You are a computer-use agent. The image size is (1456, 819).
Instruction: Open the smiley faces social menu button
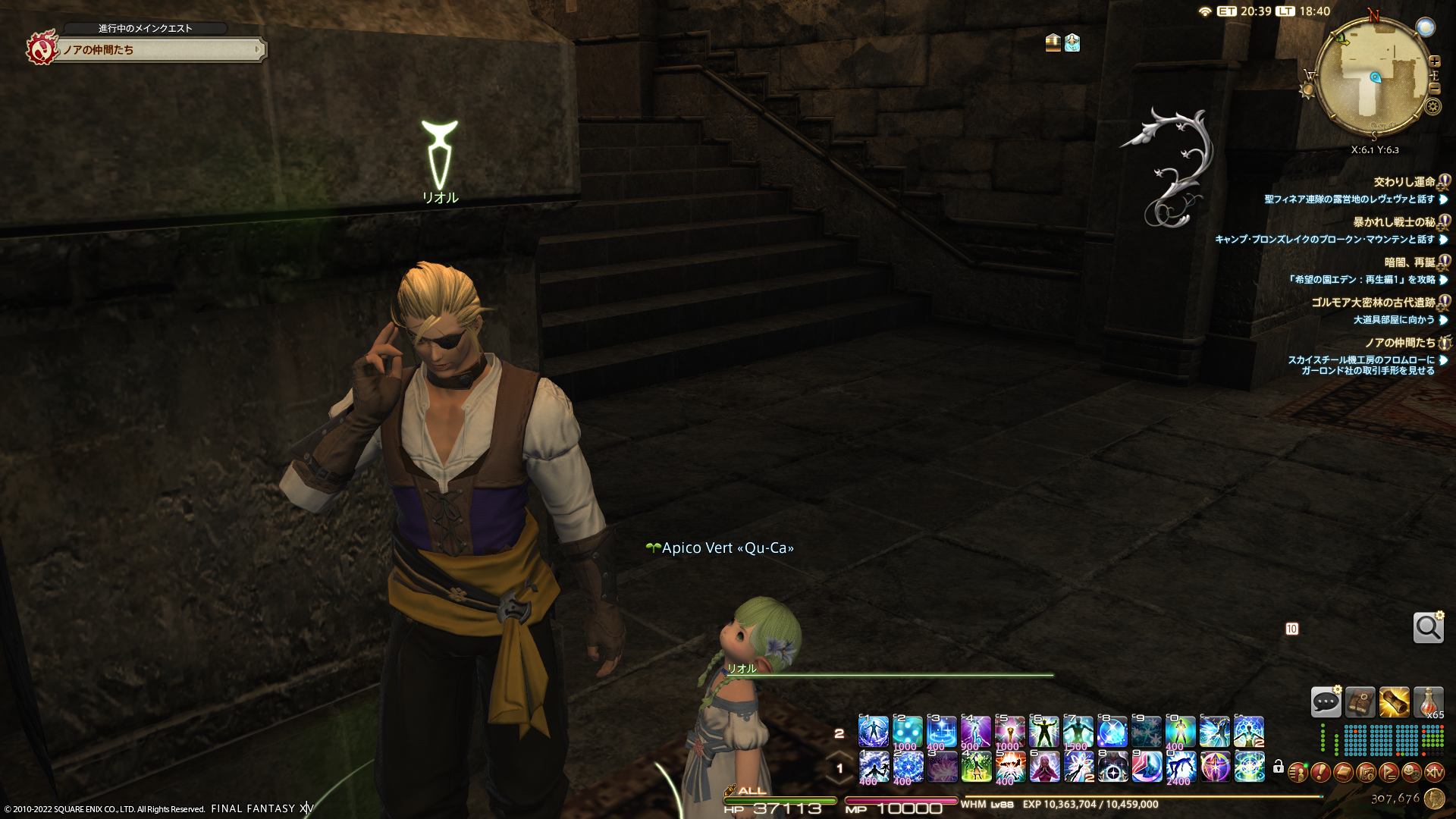[x=1411, y=773]
